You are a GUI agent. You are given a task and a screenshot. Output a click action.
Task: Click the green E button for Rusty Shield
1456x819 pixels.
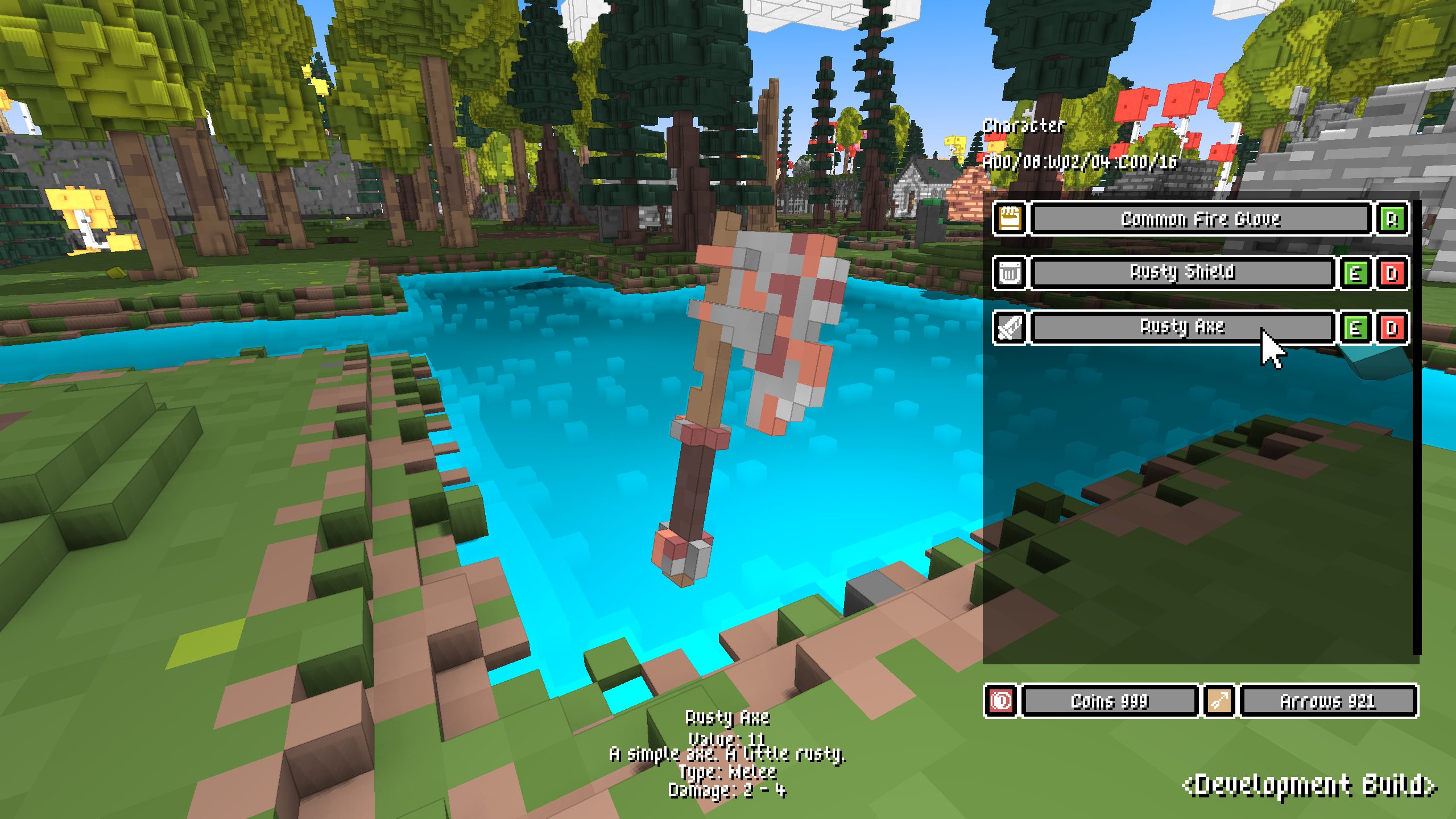(1356, 274)
